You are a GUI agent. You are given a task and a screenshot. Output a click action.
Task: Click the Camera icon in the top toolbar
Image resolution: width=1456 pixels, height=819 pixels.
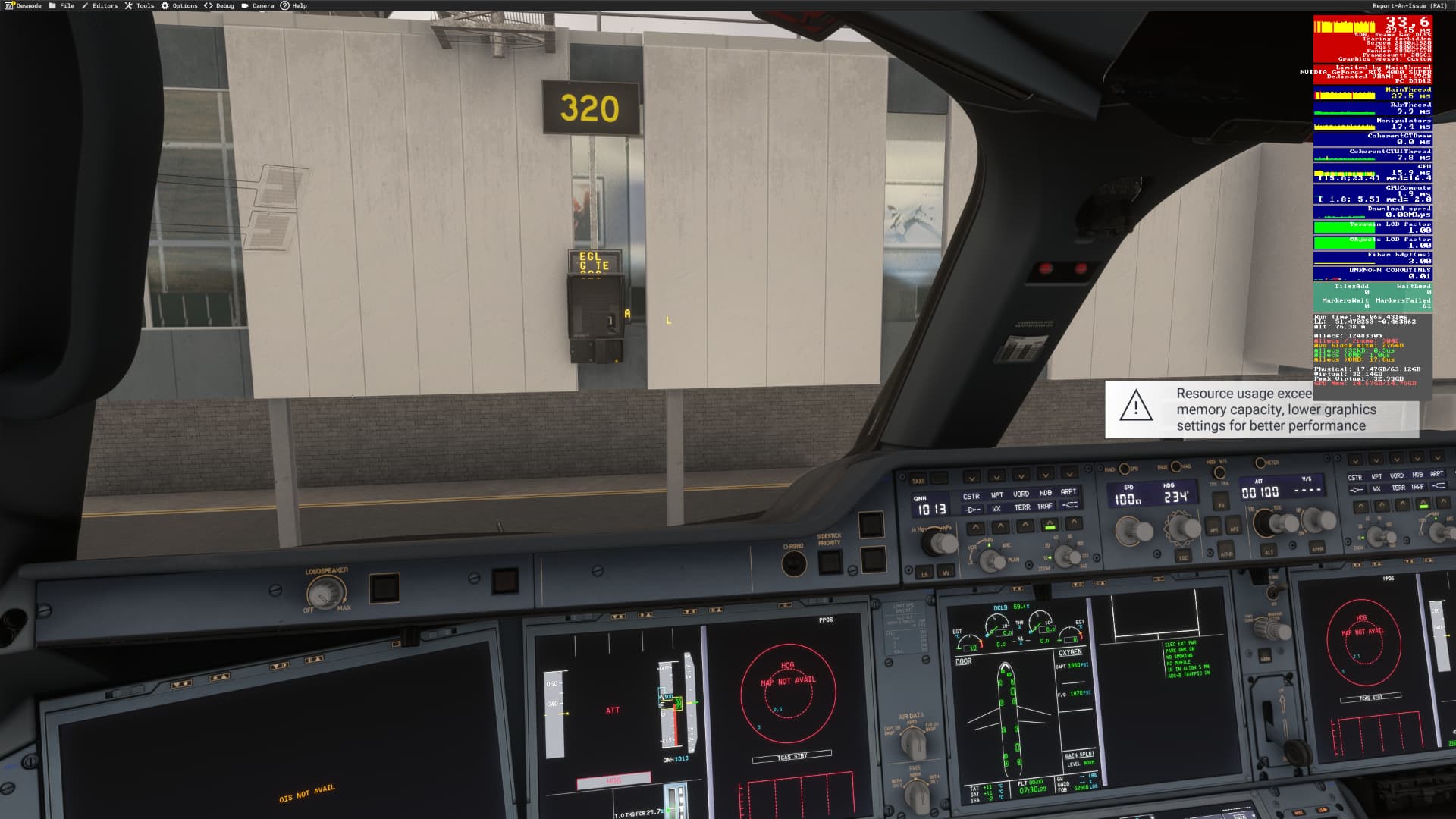[x=244, y=5]
